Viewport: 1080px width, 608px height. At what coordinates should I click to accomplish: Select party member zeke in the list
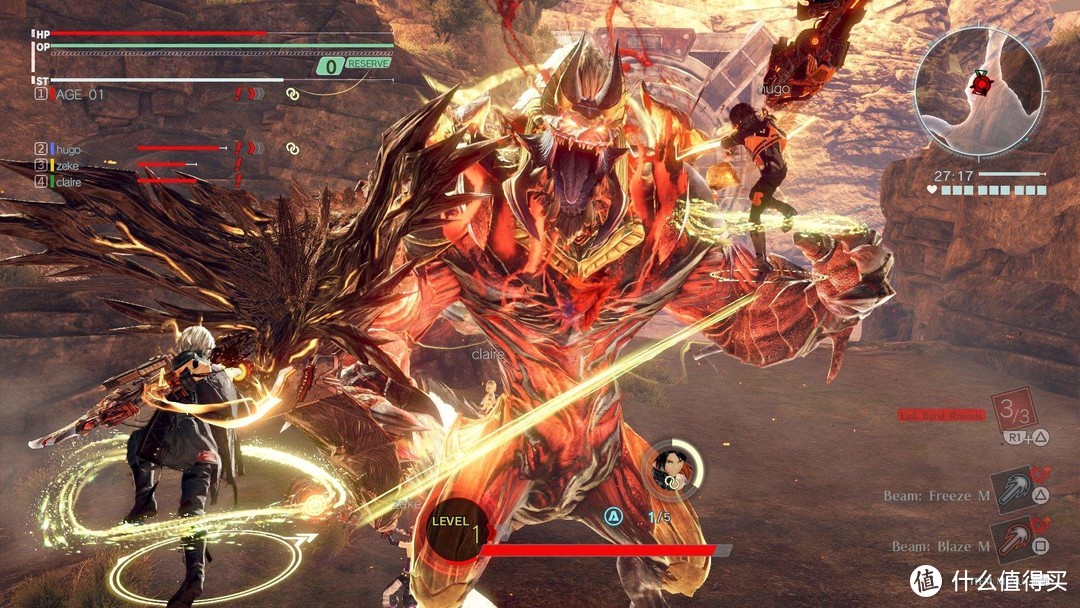pos(67,165)
